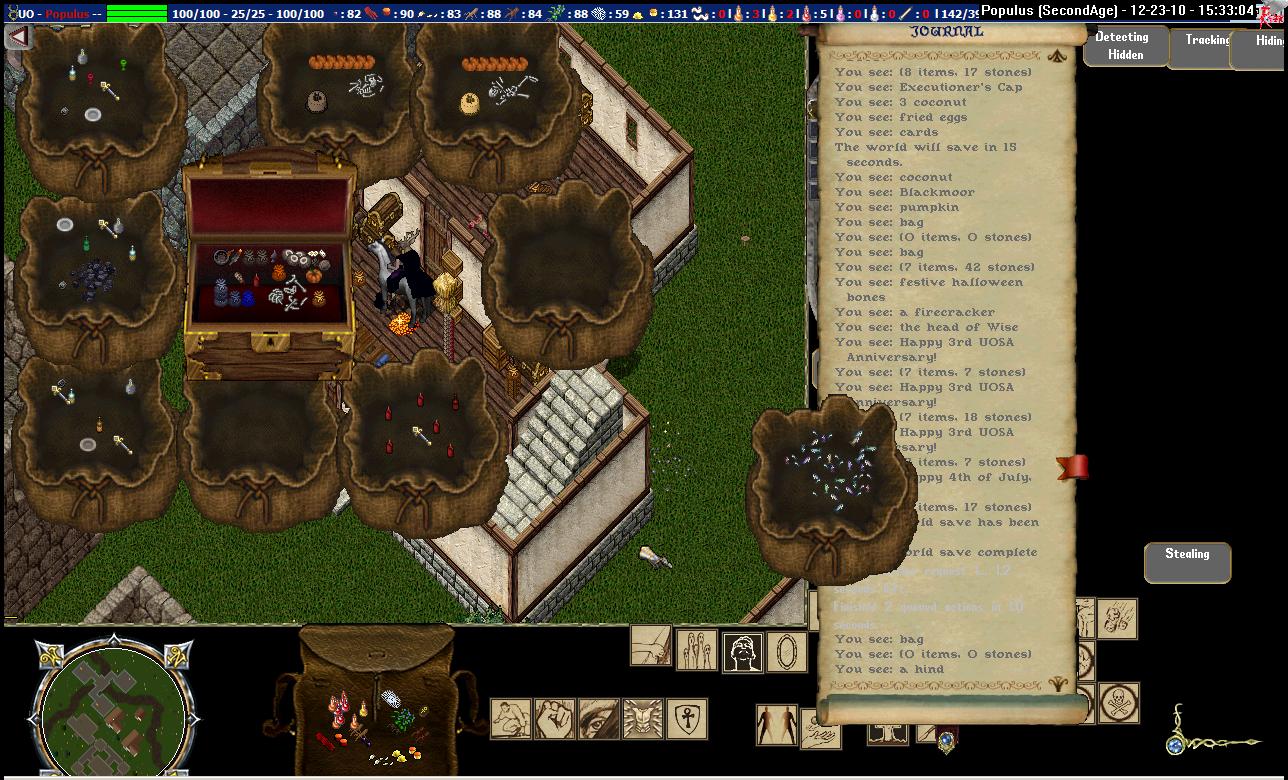Activate the beast face macro icon
Image resolution: width=1288 pixels, height=780 pixels.
[x=643, y=719]
